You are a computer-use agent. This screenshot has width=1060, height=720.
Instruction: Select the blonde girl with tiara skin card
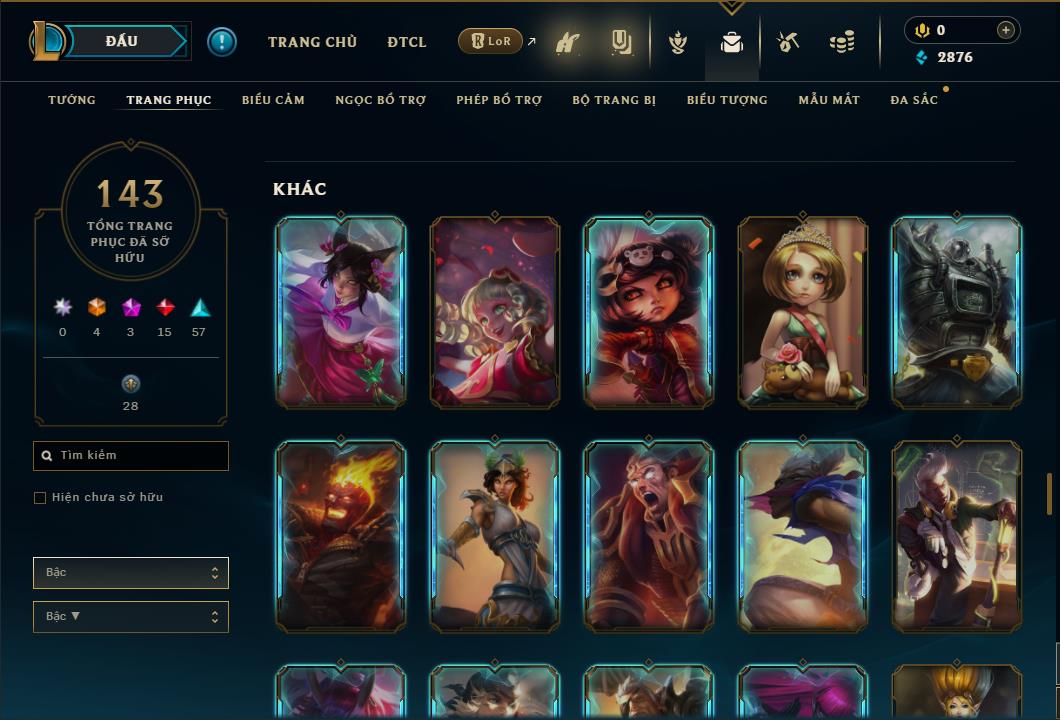point(802,312)
